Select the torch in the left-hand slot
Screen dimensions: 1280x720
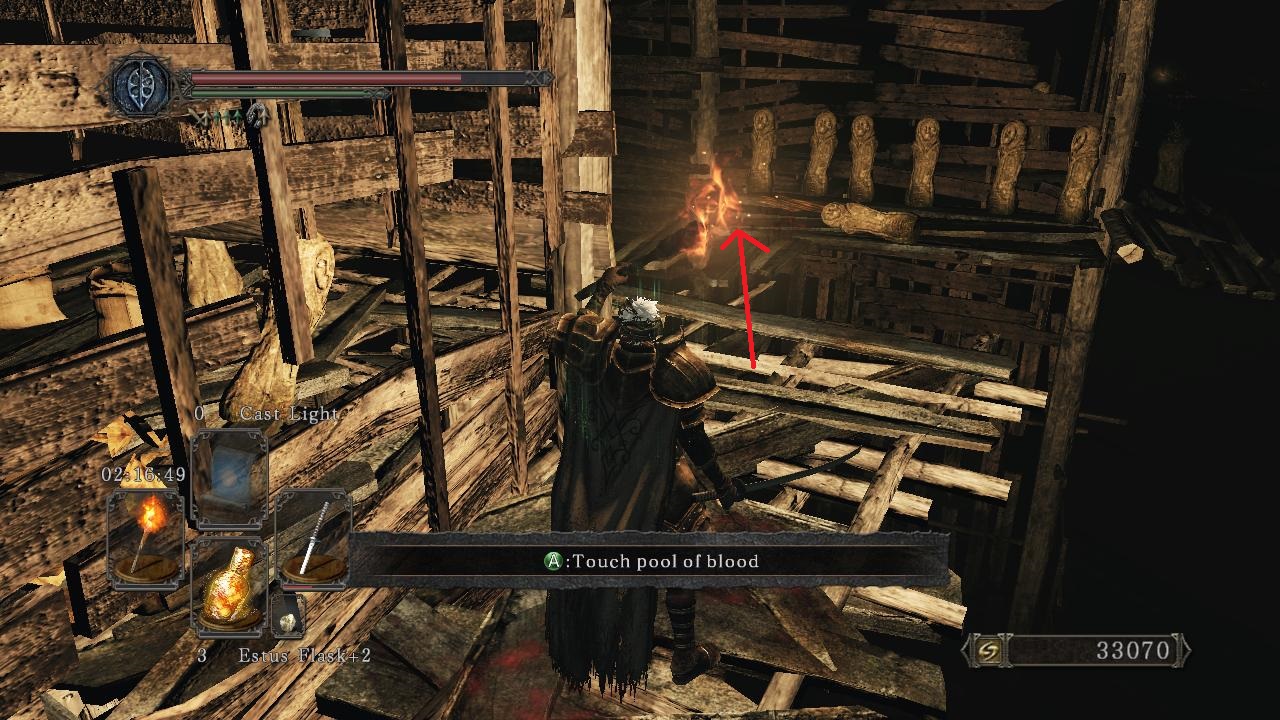click(x=145, y=536)
